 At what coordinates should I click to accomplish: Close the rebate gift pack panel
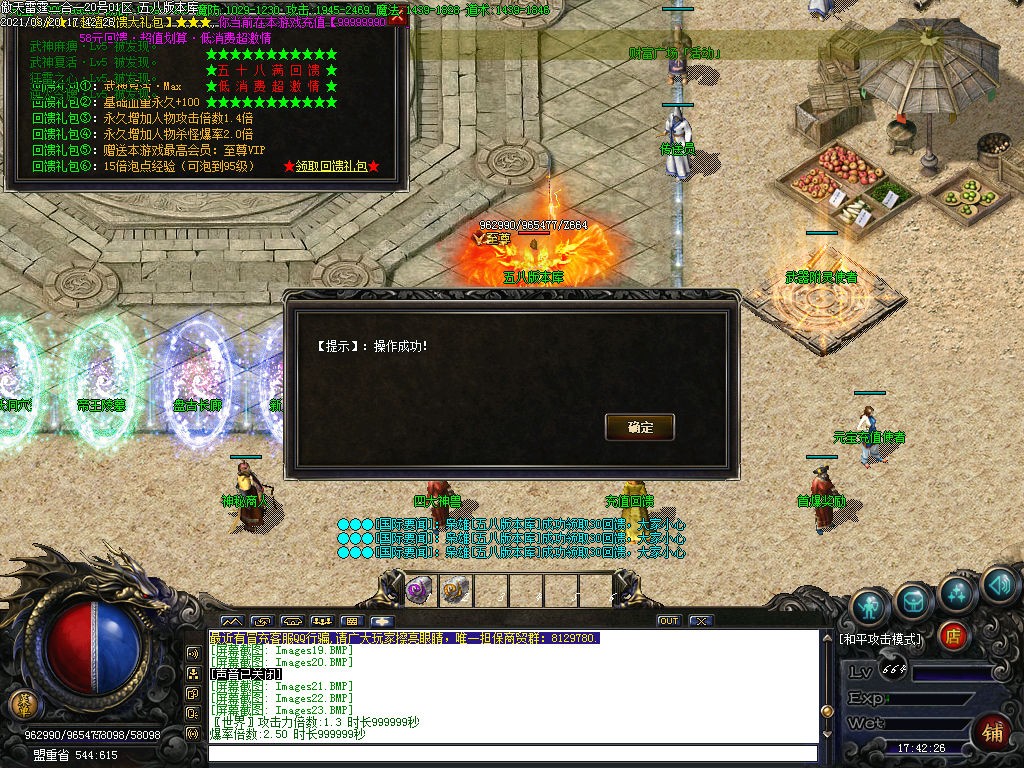[x=398, y=19]
